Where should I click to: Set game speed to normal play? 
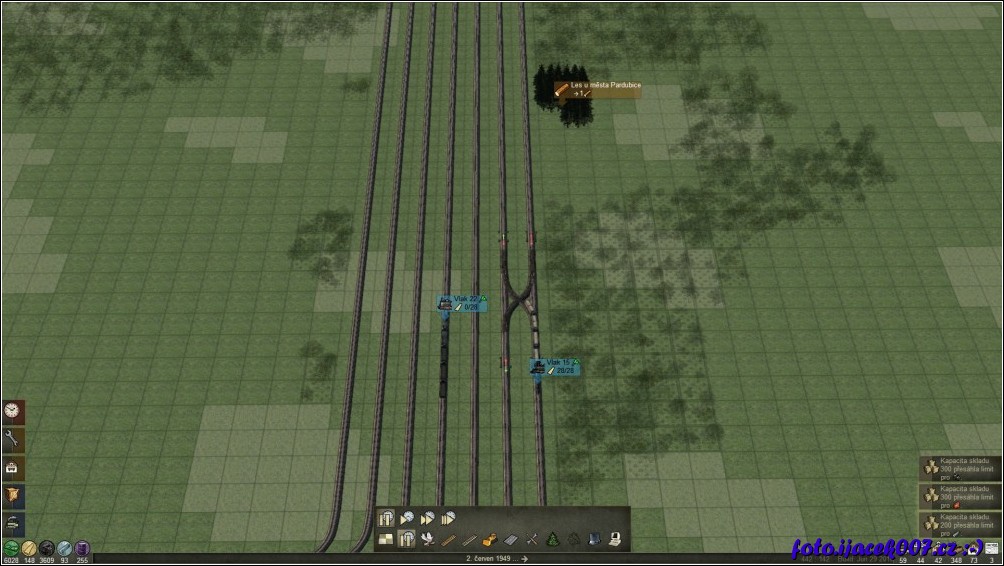pyautogui.click(x=407, y=519)
